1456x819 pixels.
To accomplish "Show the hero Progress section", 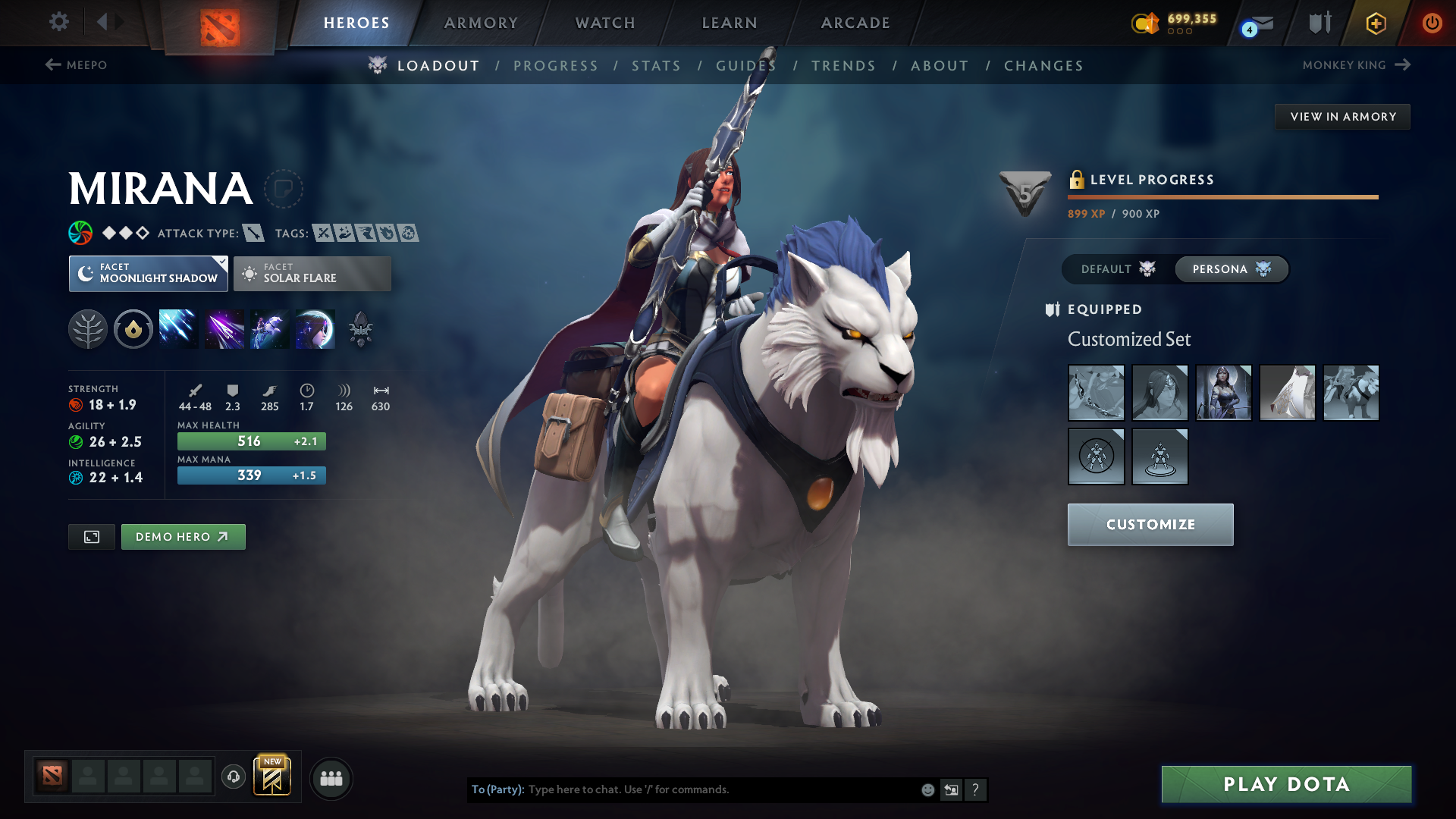I will click(556, 66).
